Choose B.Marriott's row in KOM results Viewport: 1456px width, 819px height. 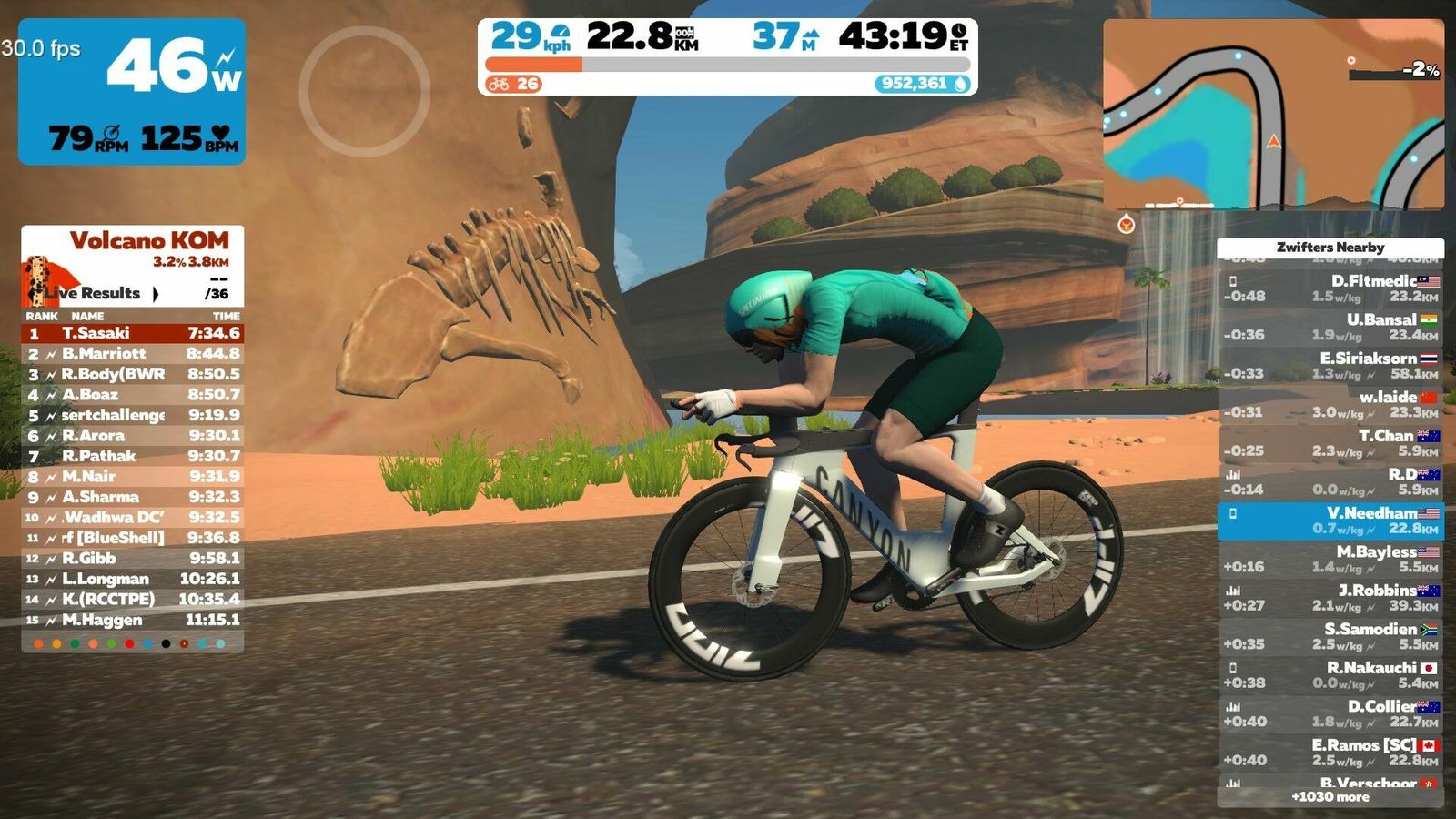pos(133,353)
